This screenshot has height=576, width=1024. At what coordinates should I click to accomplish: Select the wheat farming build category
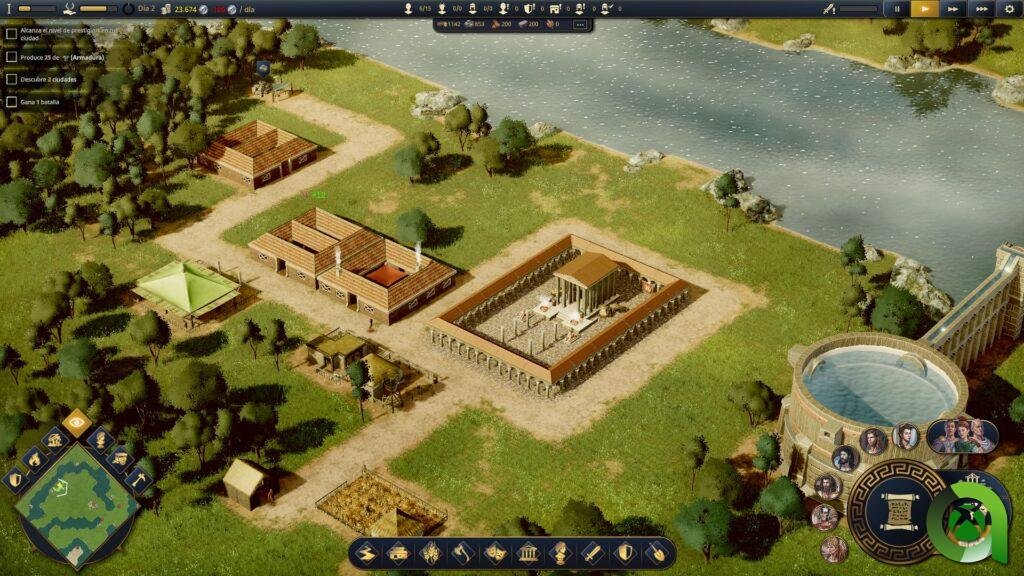point(430,553)
